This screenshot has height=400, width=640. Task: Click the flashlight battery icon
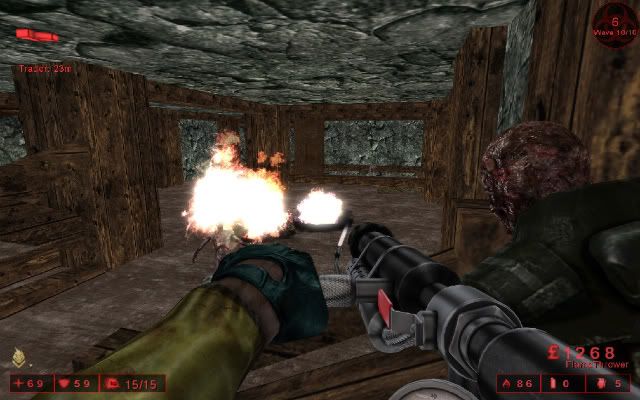pyautogui.click(x=555, y=383)
